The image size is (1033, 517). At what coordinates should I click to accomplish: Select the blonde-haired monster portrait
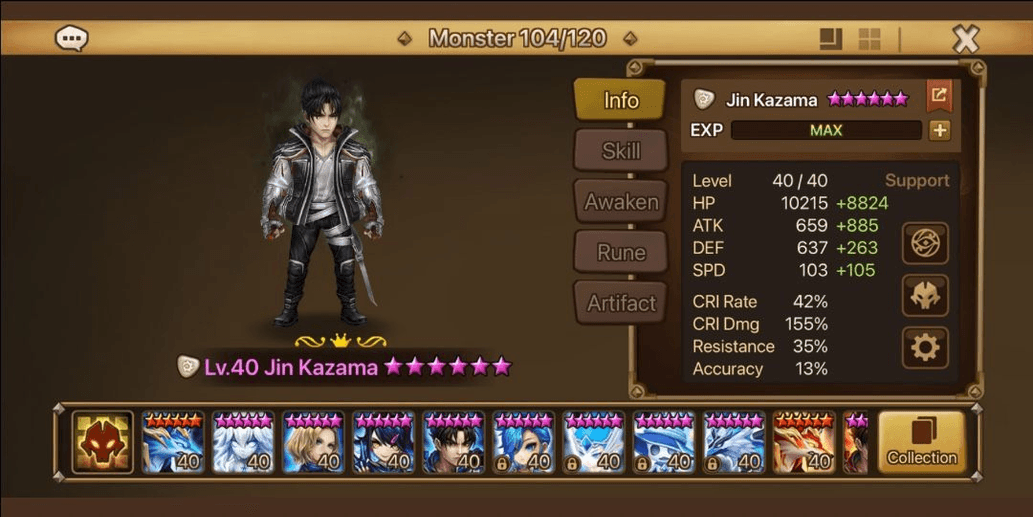point(313,442)
